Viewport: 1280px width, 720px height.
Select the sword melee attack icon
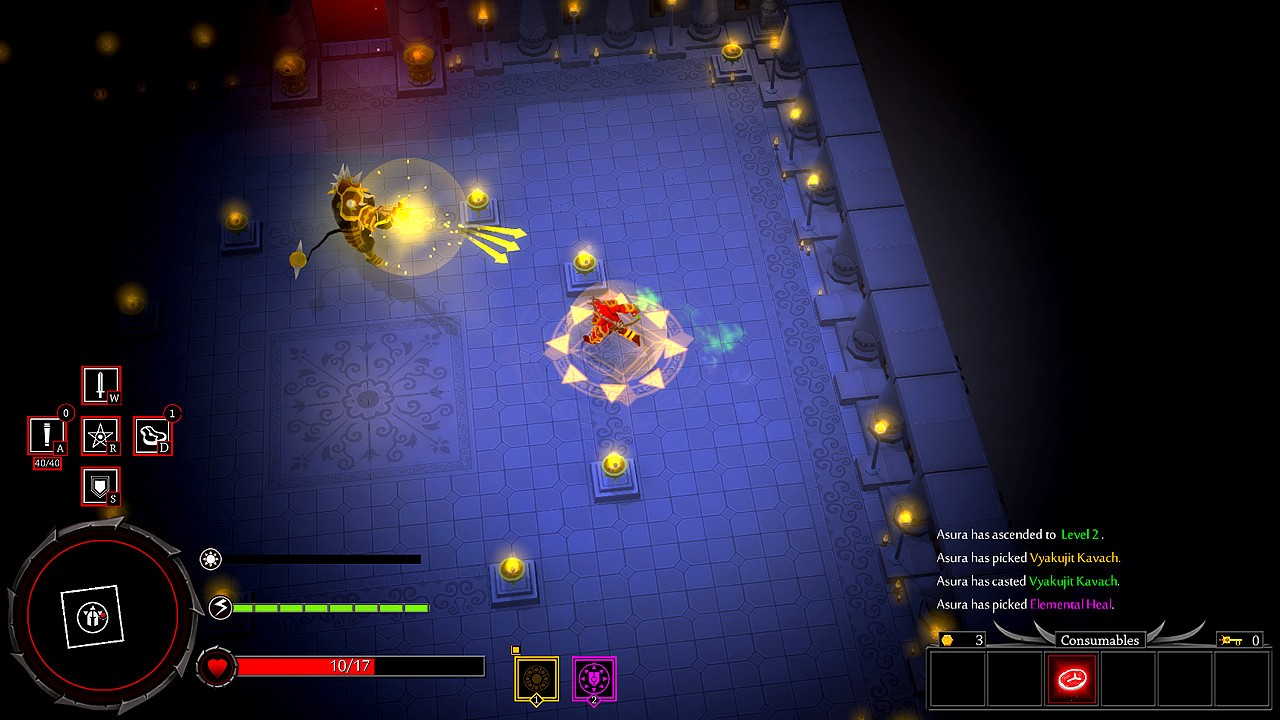[100, 385]
